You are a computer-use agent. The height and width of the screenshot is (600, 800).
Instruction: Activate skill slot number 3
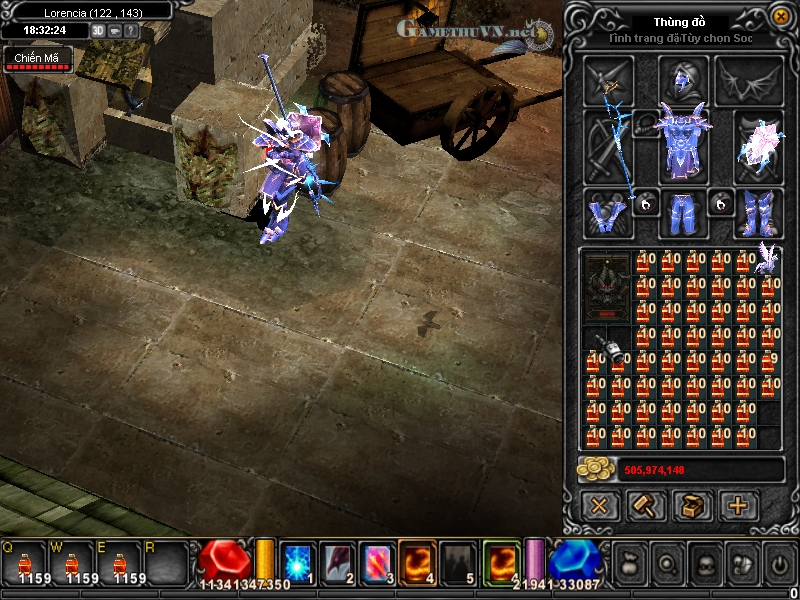point(375,560)
